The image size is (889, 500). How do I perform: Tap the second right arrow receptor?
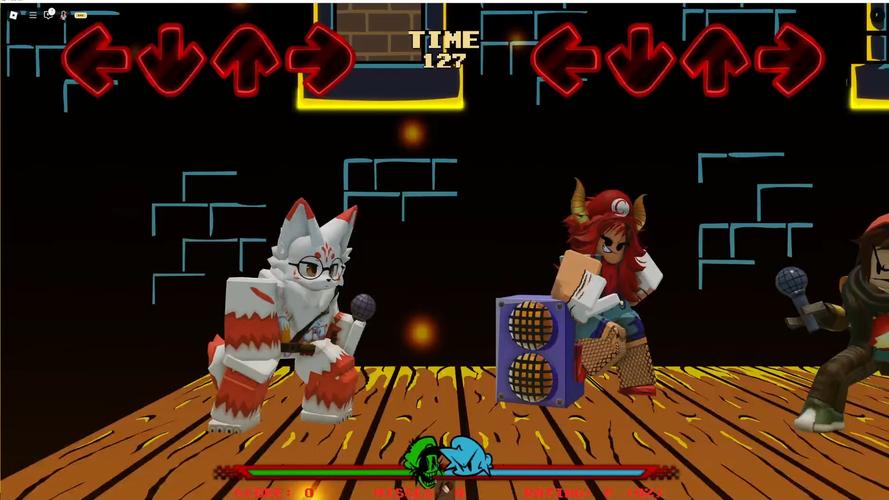pyautogui.click(x=790, y=59)
